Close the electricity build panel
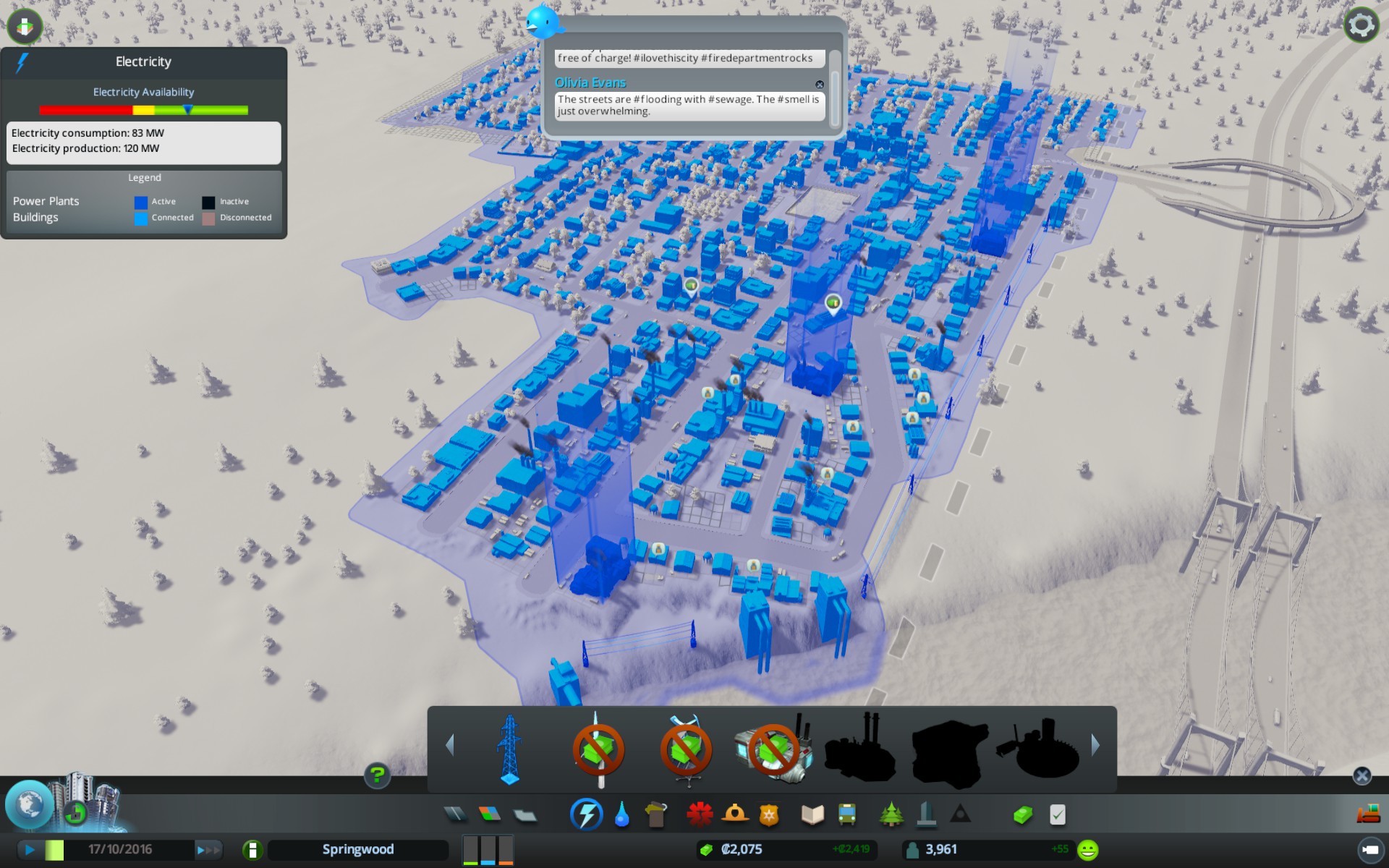 point(1362,776)
